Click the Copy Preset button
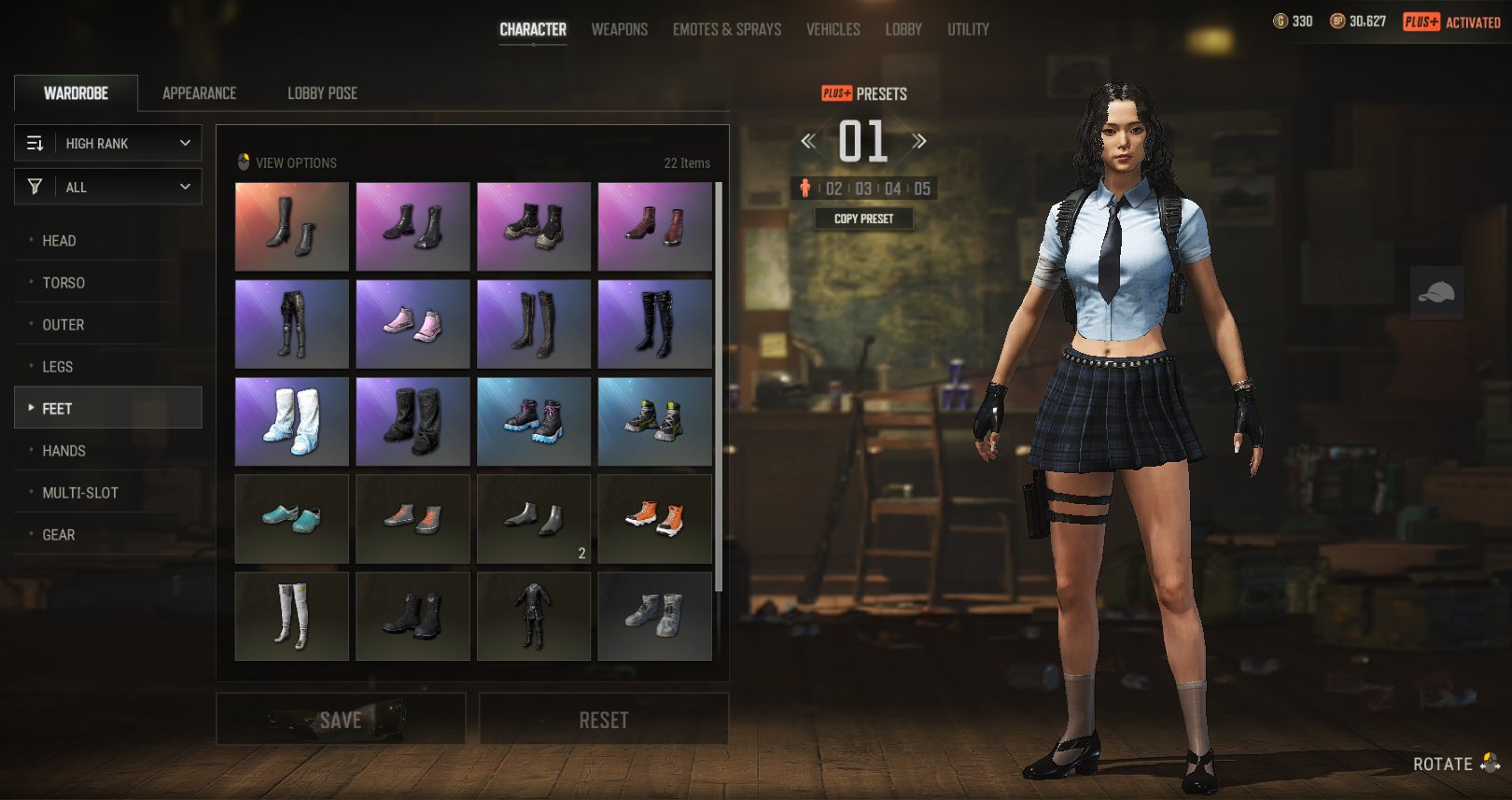Screen dimensions: 1512x800 (863, 218)
